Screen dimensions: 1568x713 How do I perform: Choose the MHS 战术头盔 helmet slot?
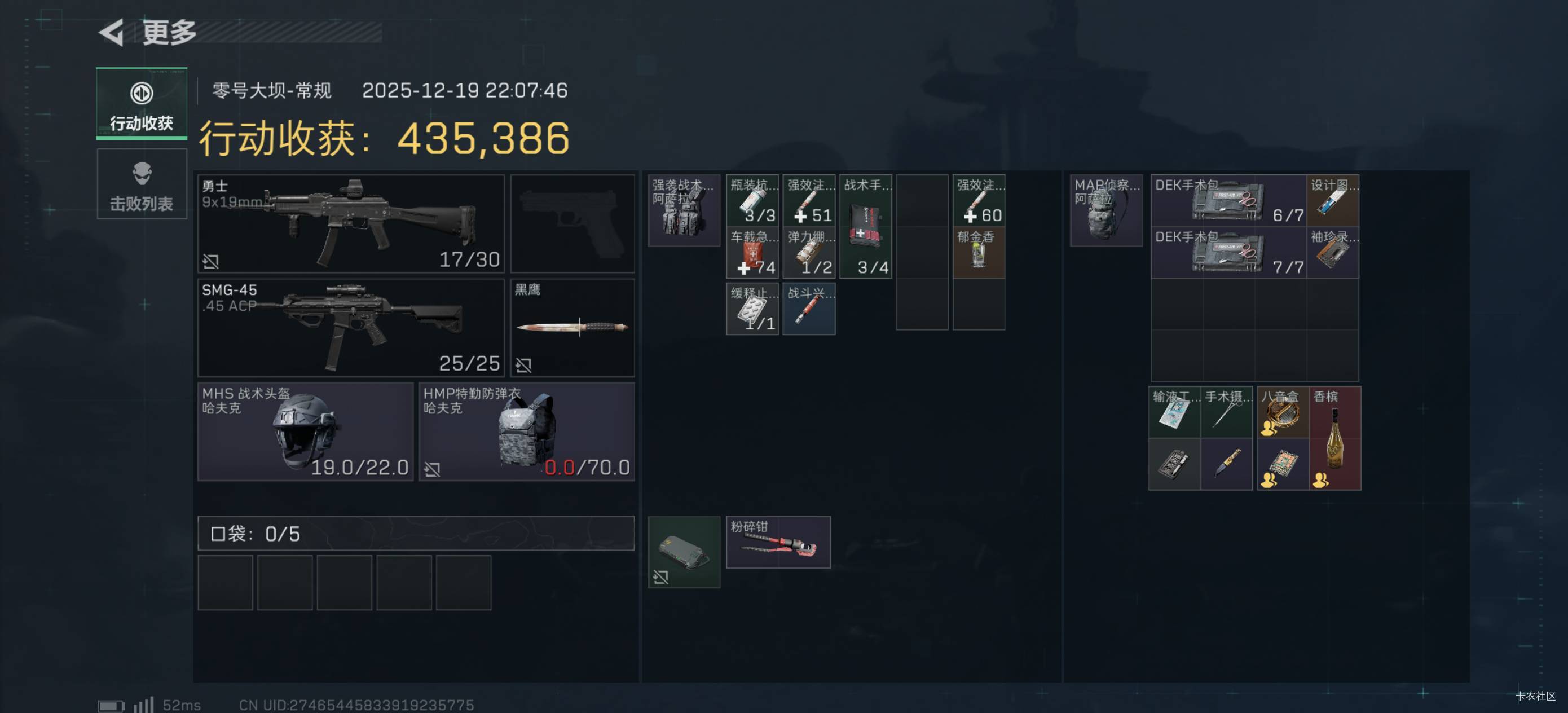tap(305, 432)
